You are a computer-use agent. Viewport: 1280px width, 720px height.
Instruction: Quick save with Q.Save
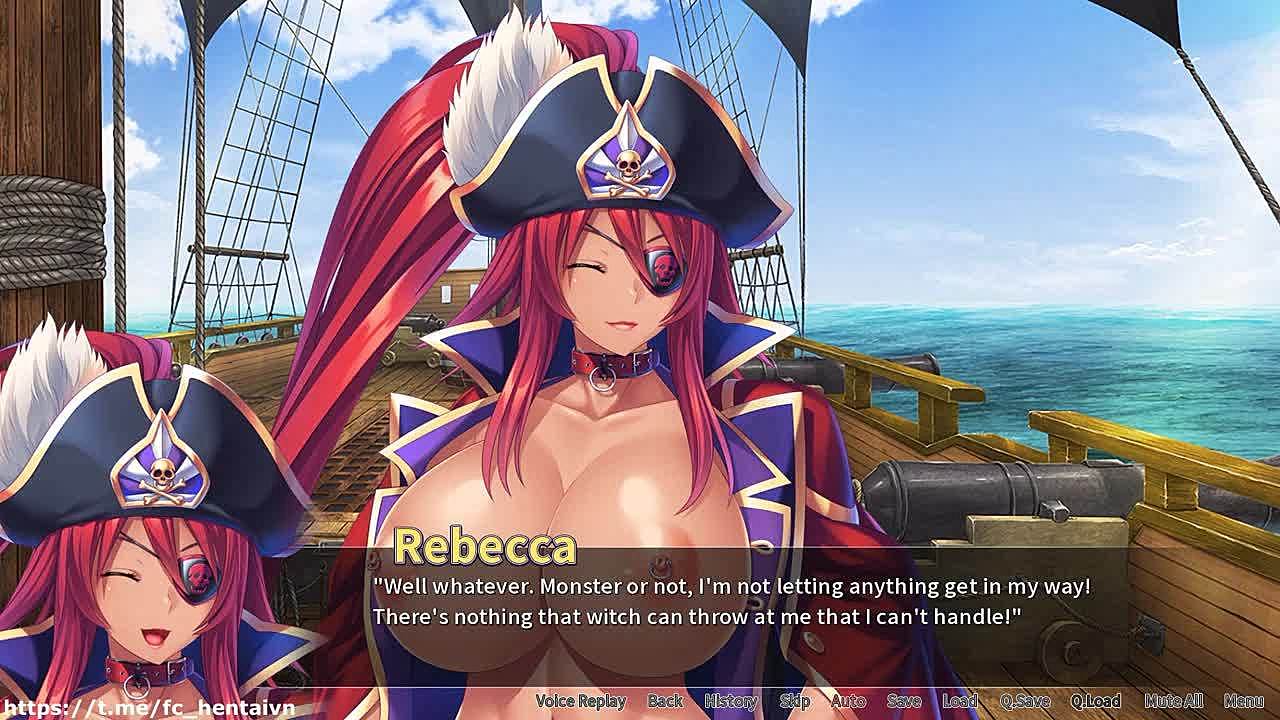[x=1025, y=701]
